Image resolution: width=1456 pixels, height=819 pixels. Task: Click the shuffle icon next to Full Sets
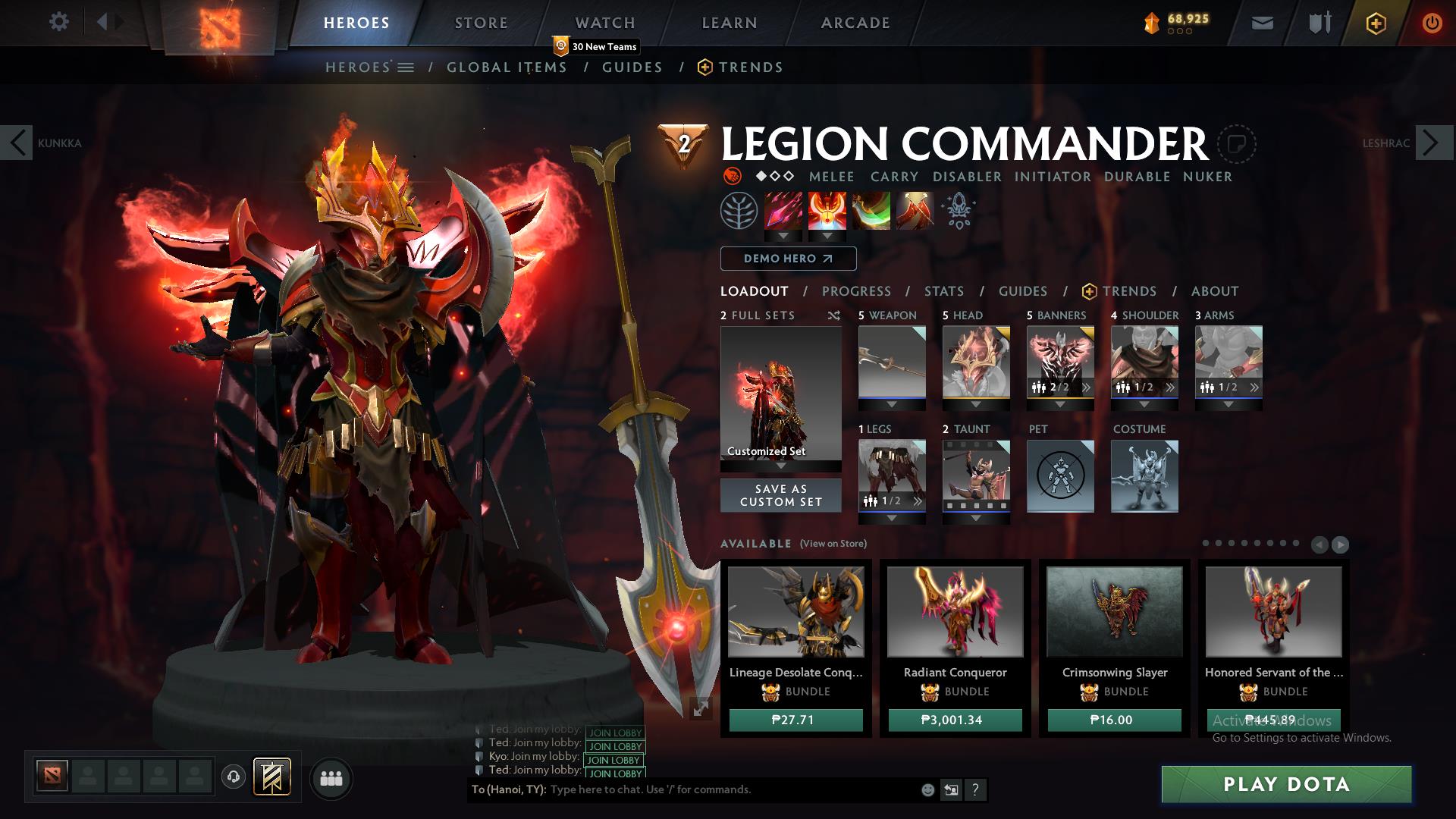834,316
